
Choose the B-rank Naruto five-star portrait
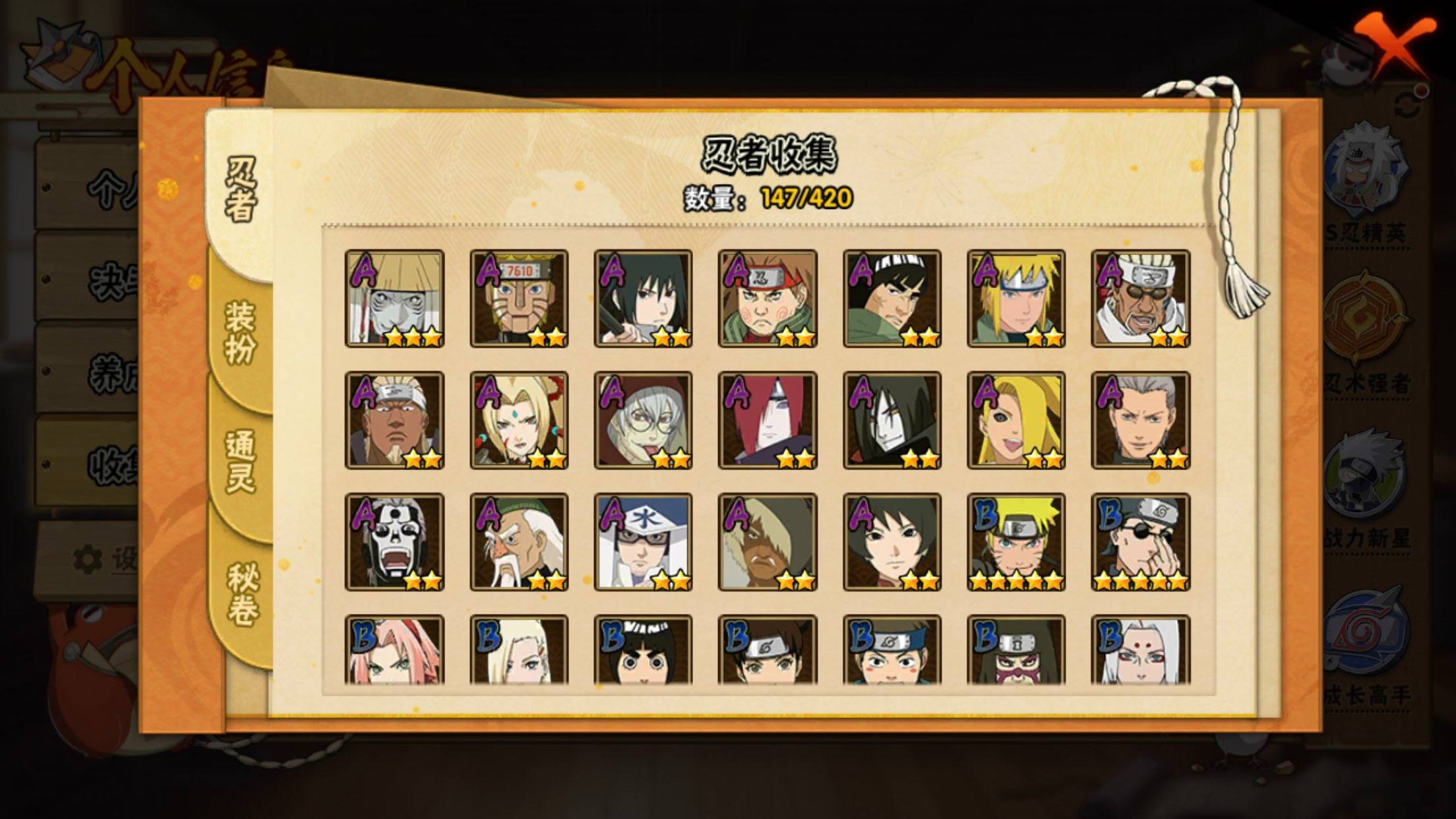1016,542
